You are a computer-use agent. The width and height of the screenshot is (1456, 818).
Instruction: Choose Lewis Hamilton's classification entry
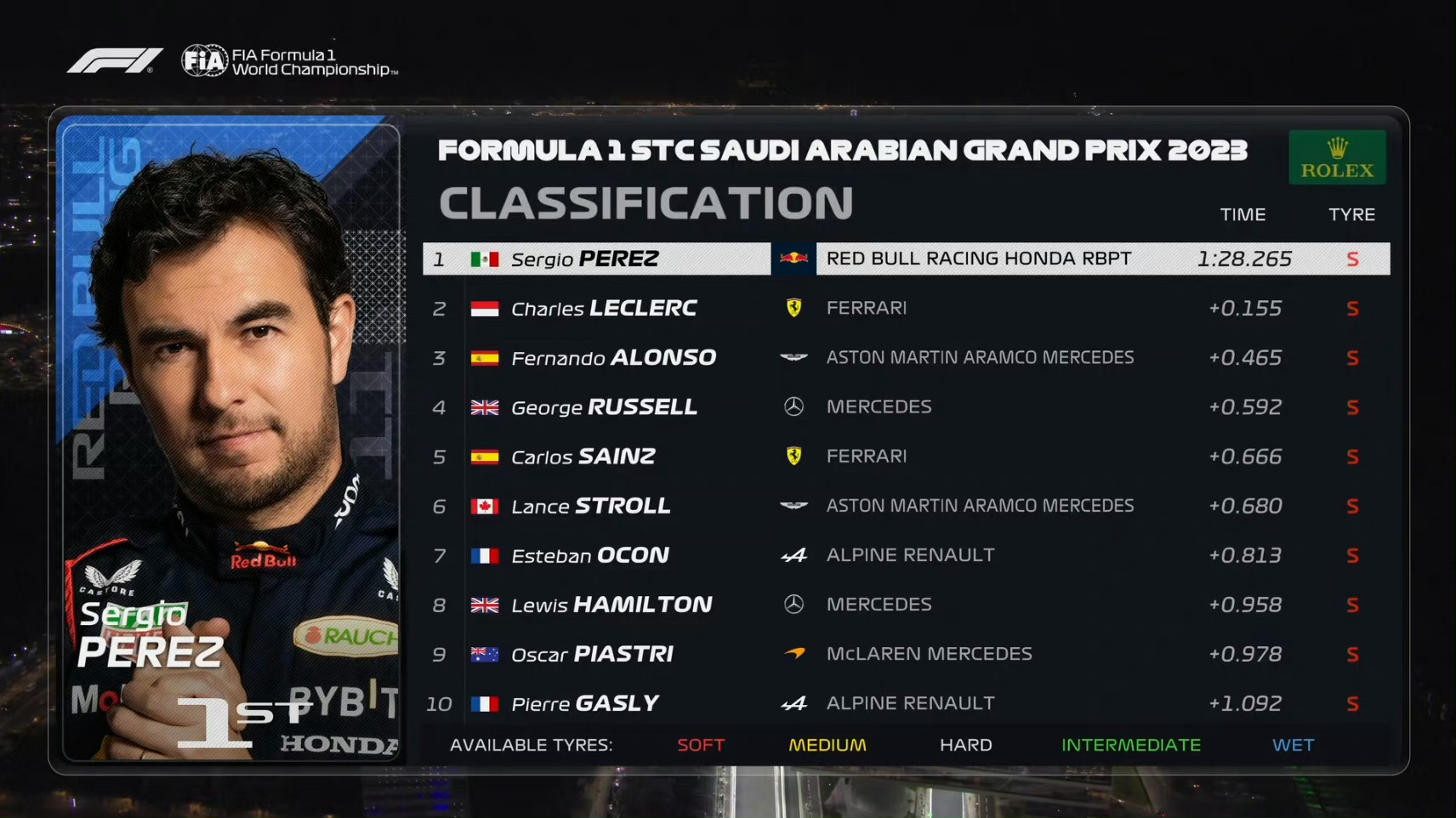click(x=906, y=604)
